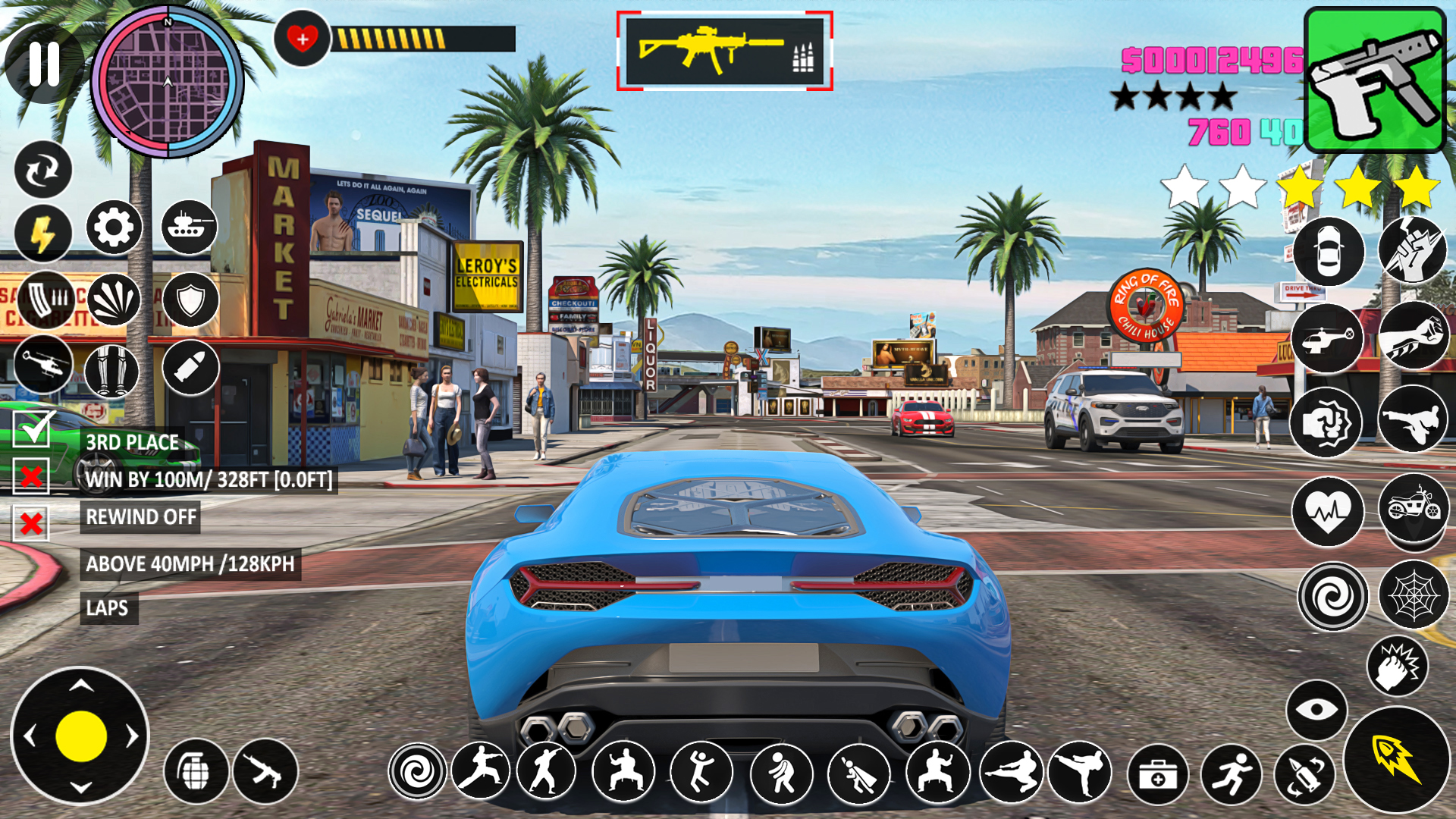This screenshot has height=819, width=1456.
Task: Toggle the 3rd Place checkbox
Action: click(x=33, y=430)
